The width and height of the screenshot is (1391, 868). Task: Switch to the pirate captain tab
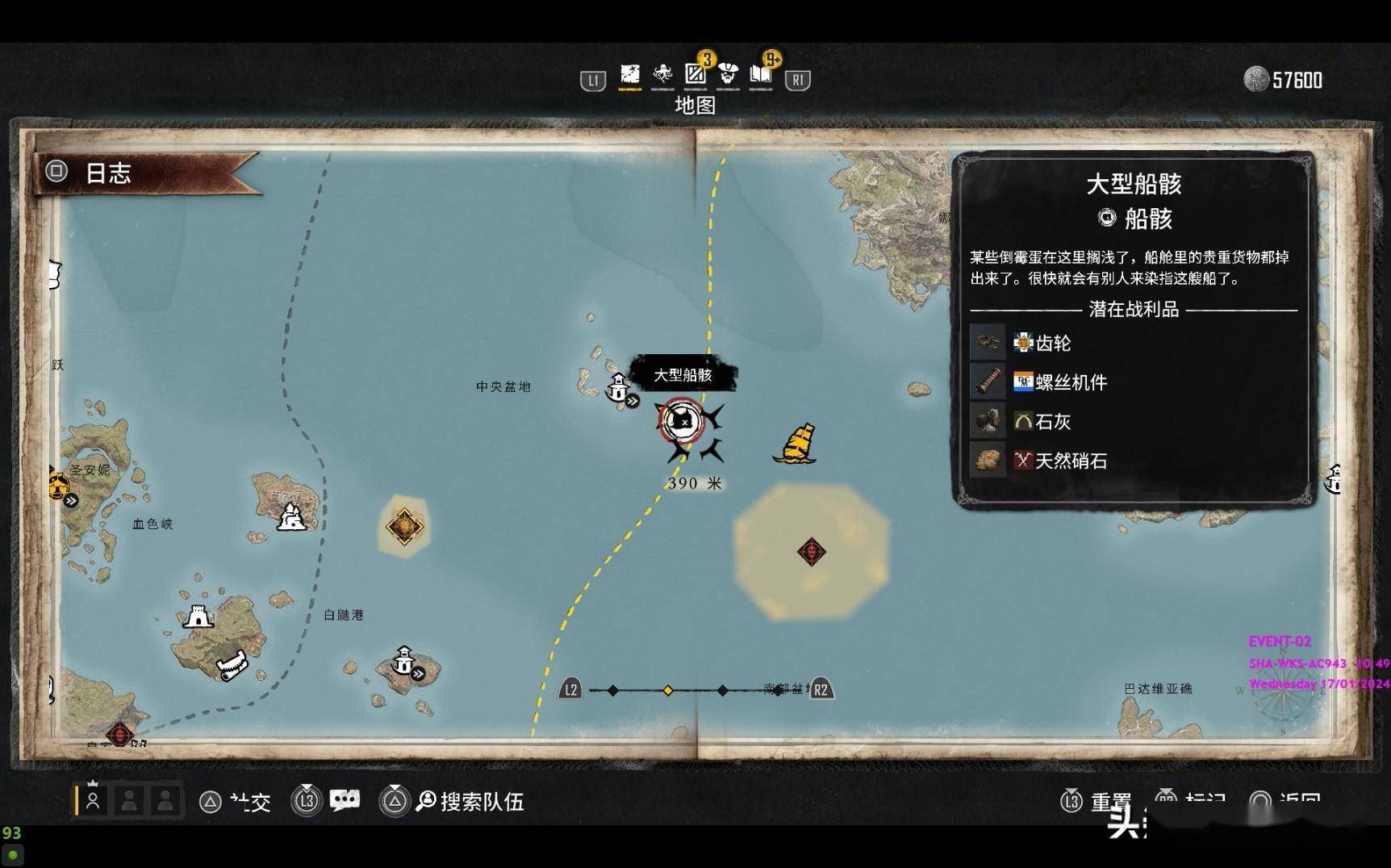pos(729,76)
